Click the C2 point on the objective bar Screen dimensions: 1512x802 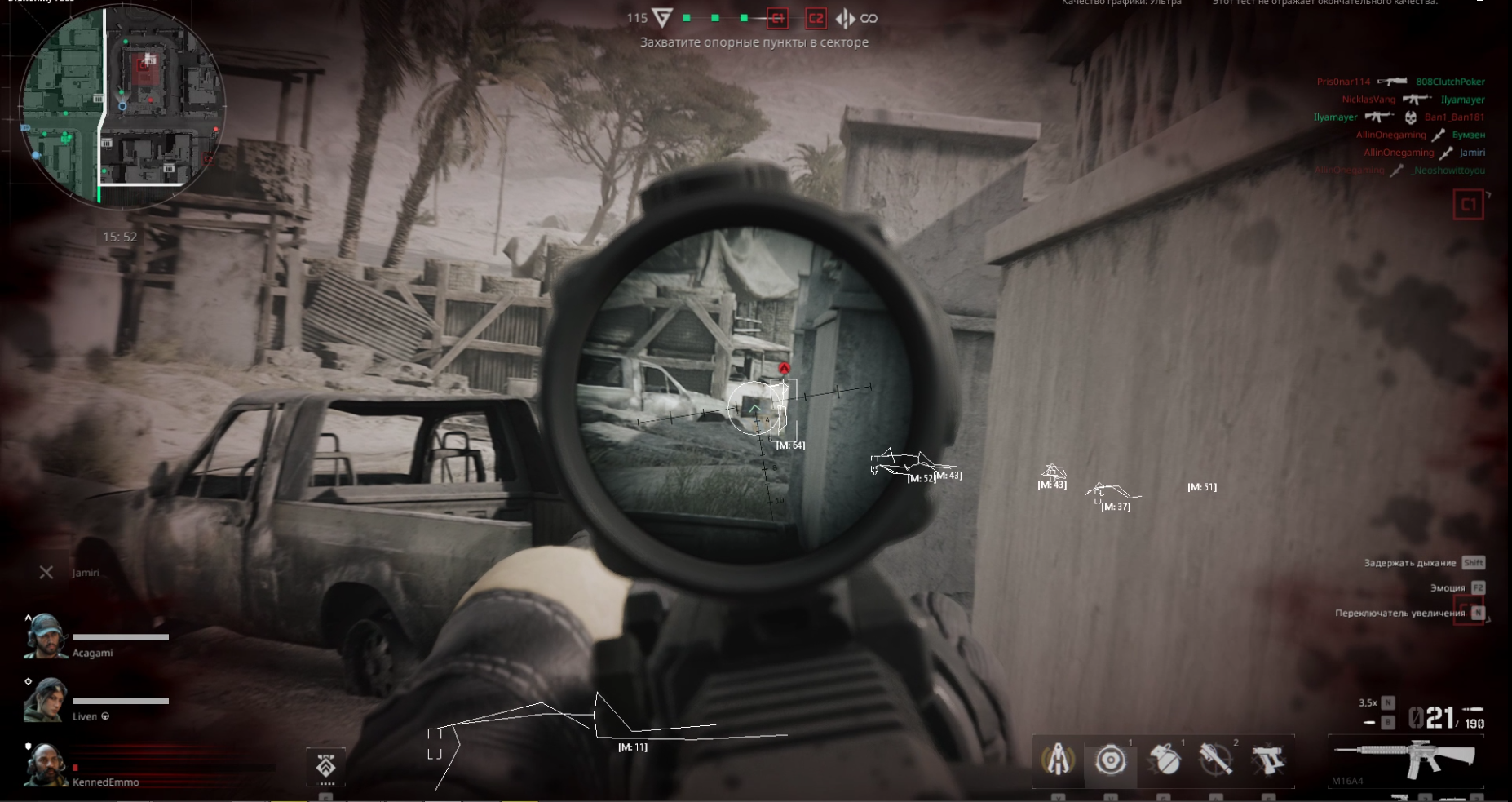(815, 18)
